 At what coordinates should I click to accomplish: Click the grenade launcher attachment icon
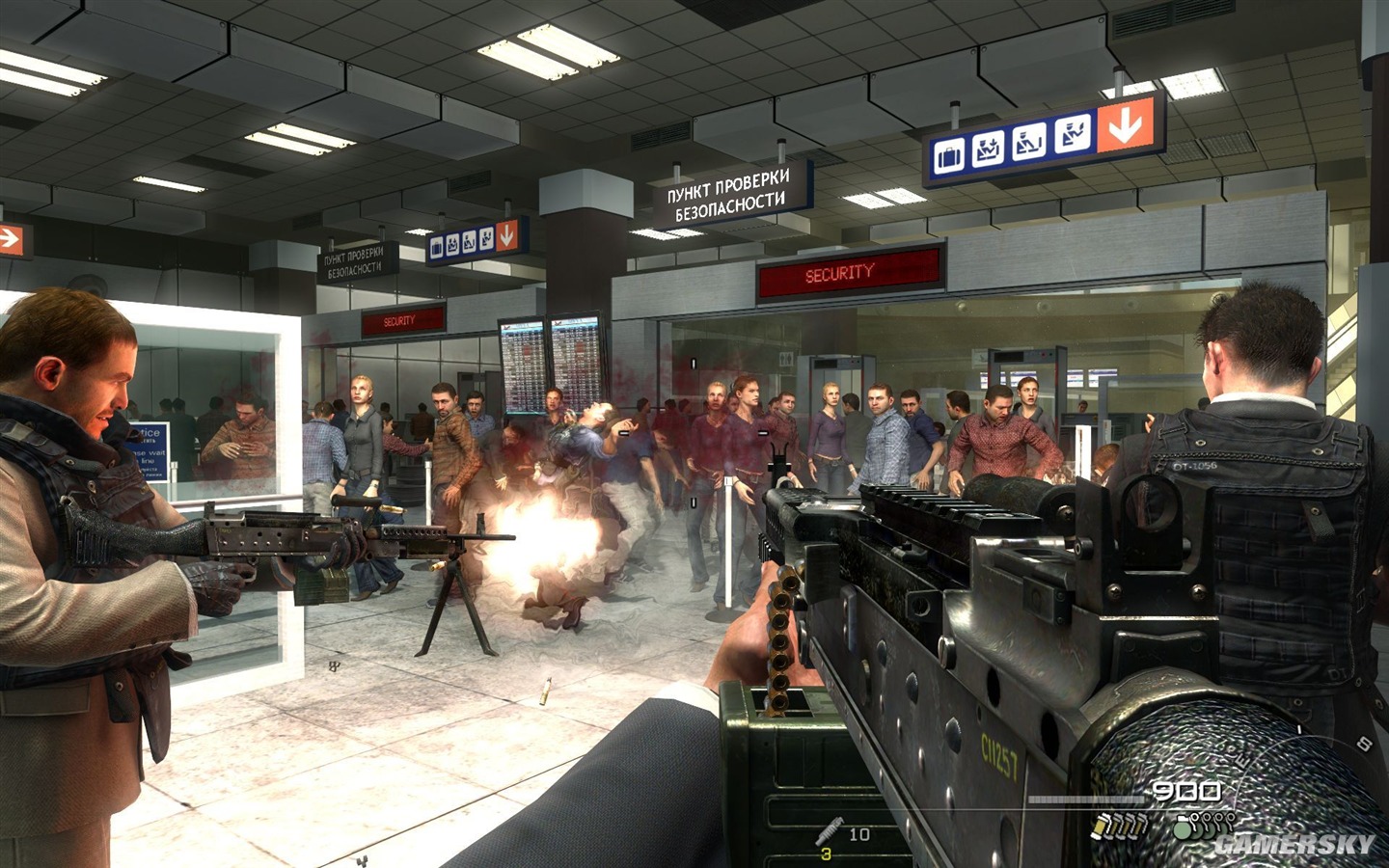point(828,829)
